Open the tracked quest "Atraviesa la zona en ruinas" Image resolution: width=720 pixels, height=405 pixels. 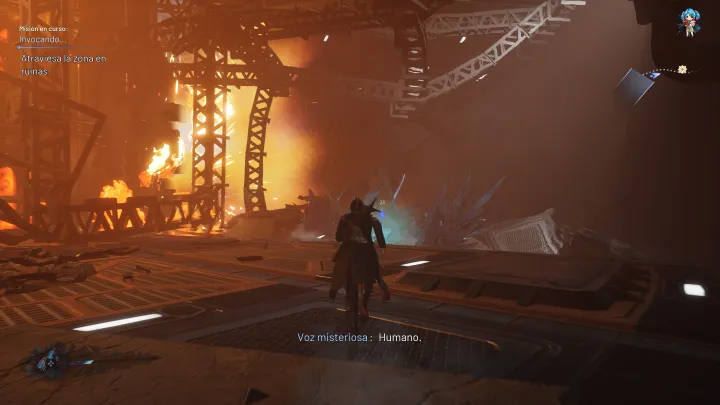click(63, 64)
